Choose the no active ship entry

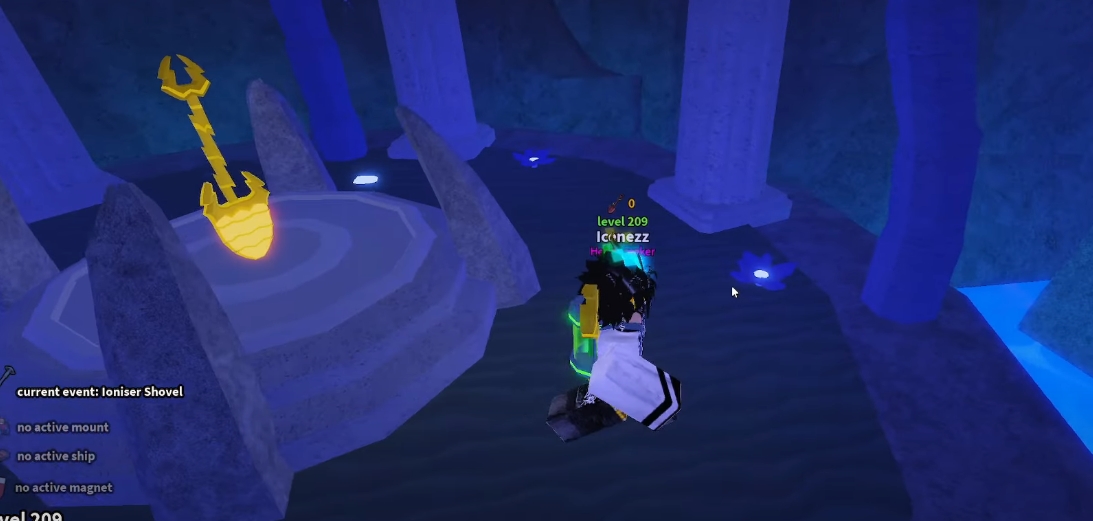pos(55,456)
